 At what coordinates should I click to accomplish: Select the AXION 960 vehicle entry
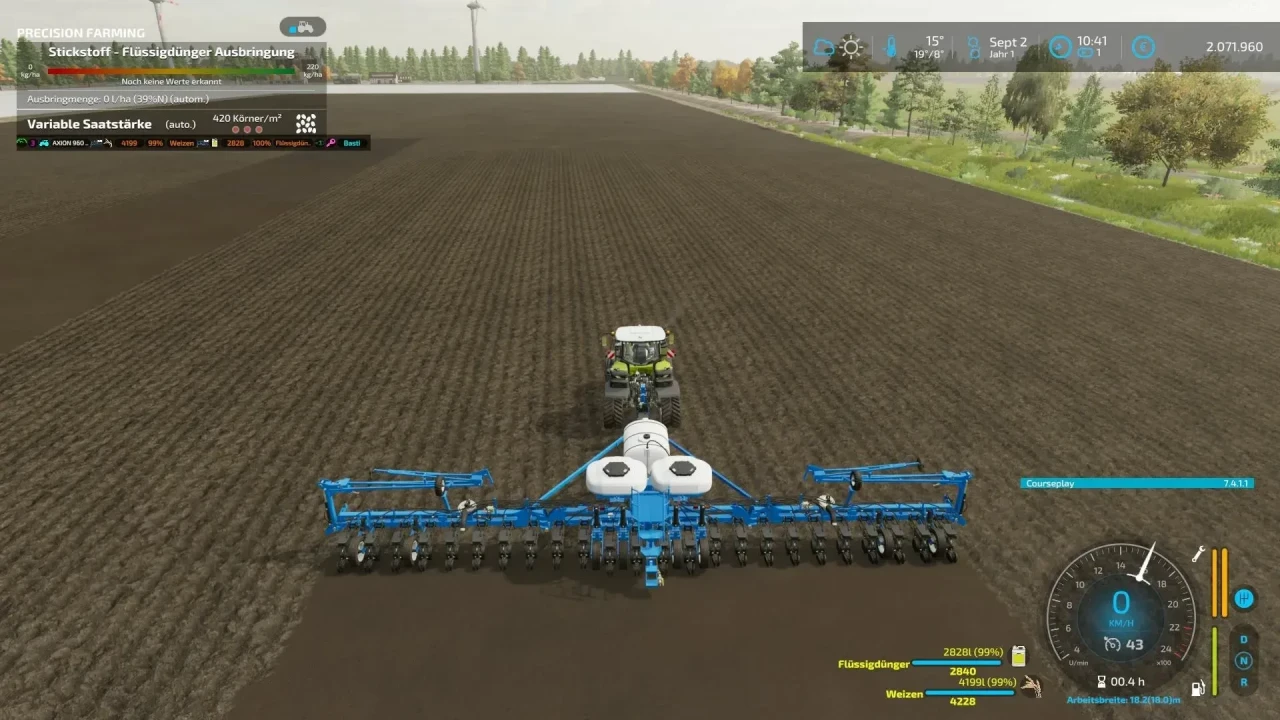click(70, 143)
